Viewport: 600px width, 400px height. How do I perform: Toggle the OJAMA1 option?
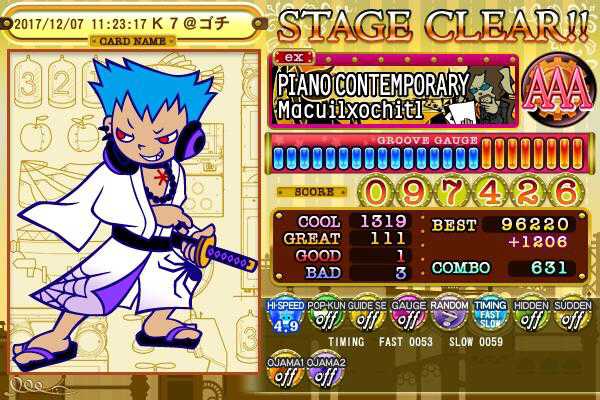(x=283, y=374)
